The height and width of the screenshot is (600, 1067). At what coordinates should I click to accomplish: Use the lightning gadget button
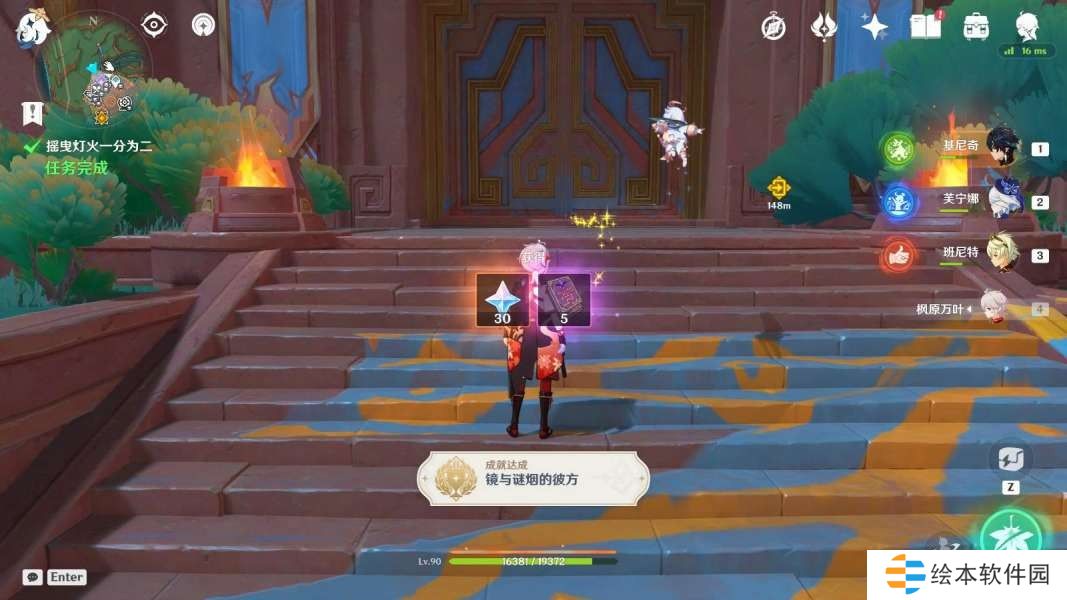click(x=1010, y=461)
